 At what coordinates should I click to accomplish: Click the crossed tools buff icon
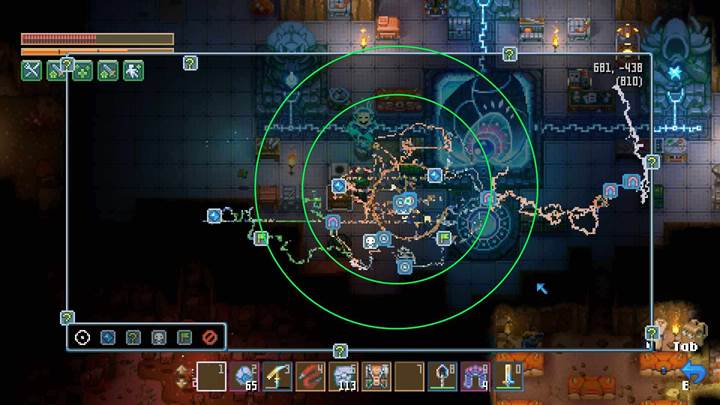[31, 70]
